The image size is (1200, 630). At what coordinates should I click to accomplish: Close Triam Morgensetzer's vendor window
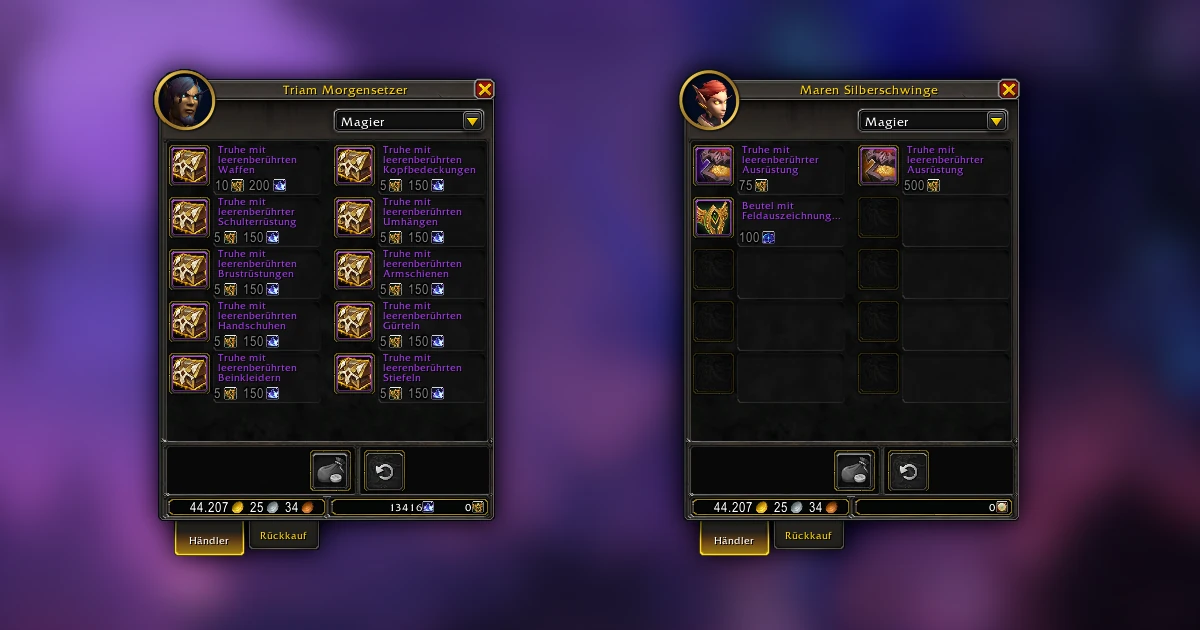pos(484,89)
